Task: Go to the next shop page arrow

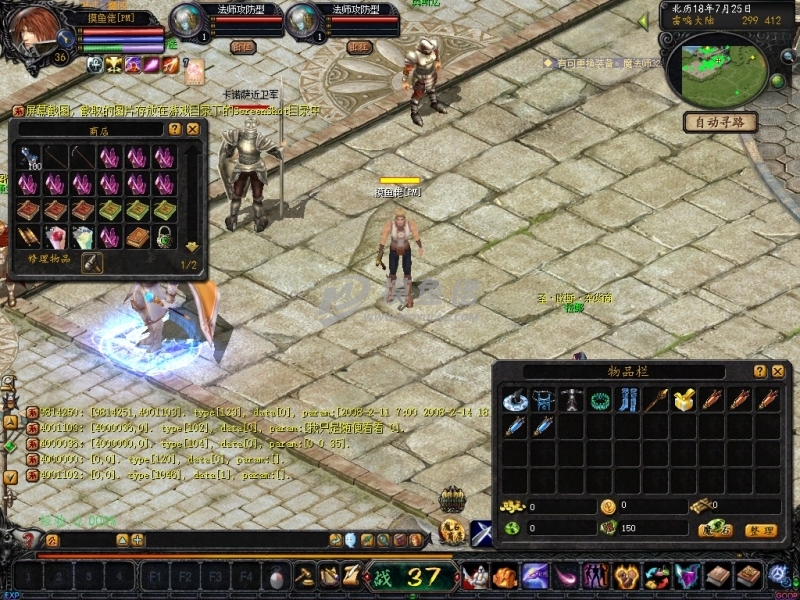Action: click(x=191, y=246)
